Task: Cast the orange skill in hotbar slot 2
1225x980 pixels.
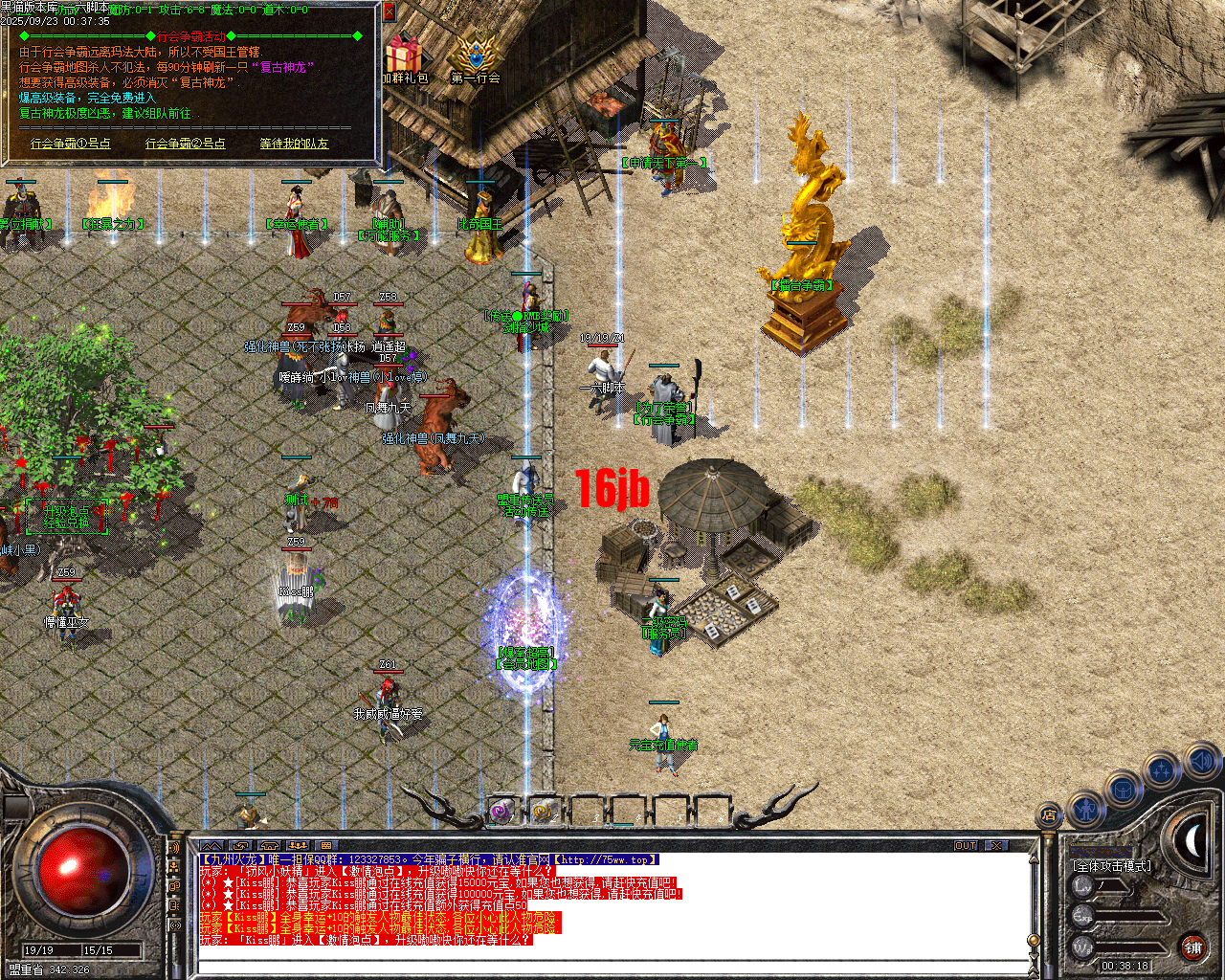Action: coord(544,809)
